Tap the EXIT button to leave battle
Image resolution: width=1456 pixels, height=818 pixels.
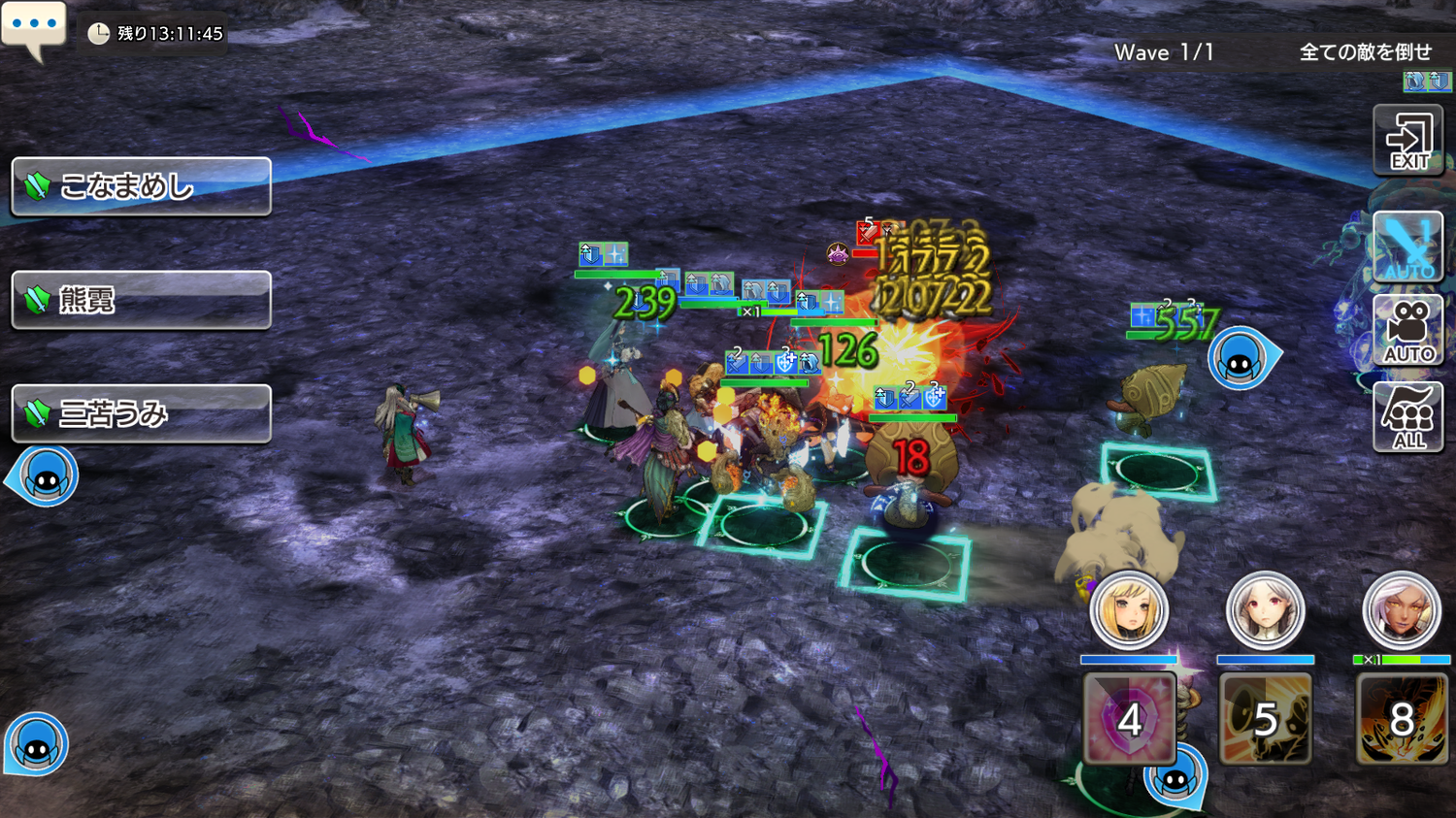tap(1408, 142)
